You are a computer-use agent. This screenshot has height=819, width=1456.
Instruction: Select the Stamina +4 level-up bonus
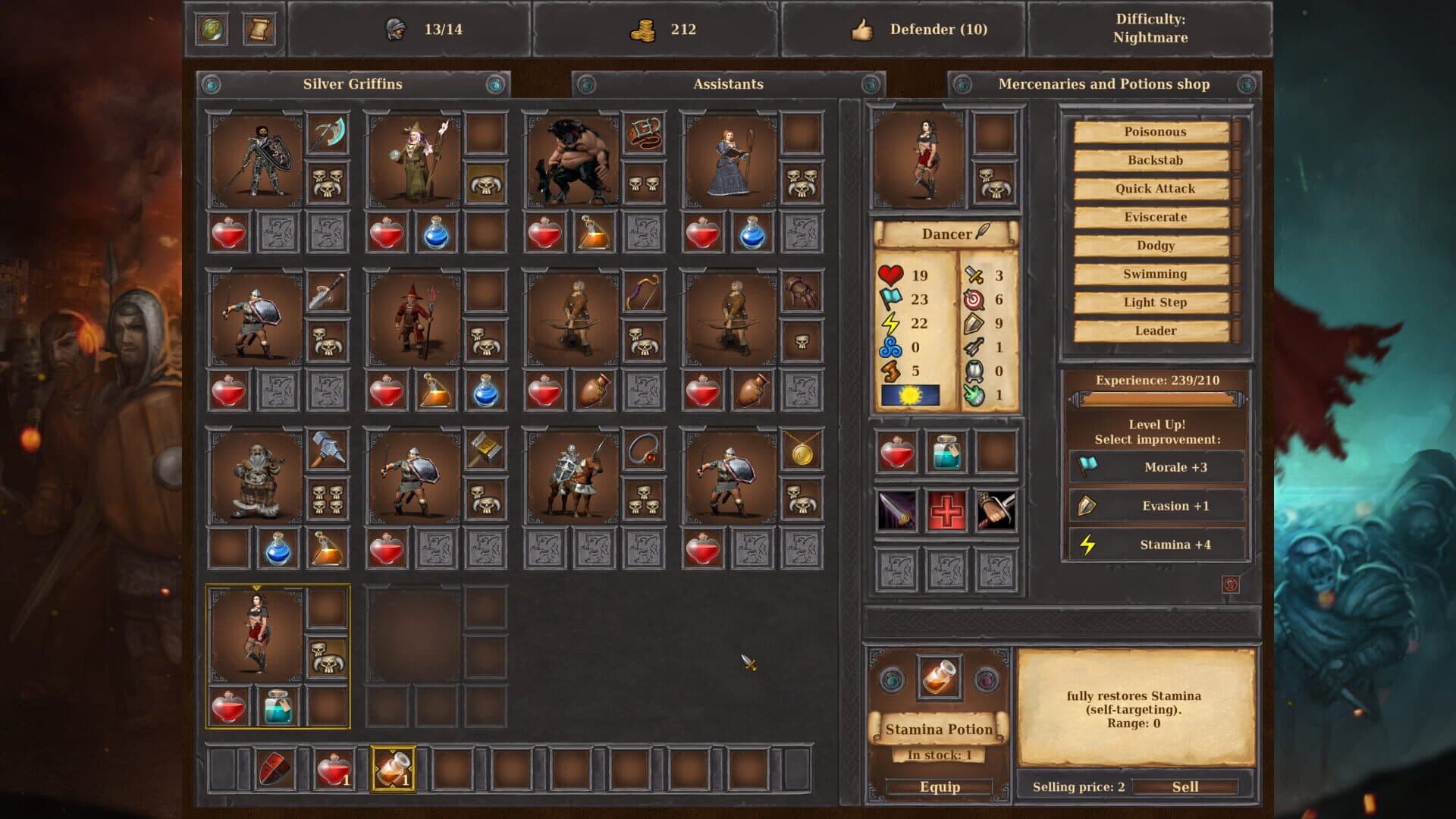pyautogui.click(x=1157, y=544)
